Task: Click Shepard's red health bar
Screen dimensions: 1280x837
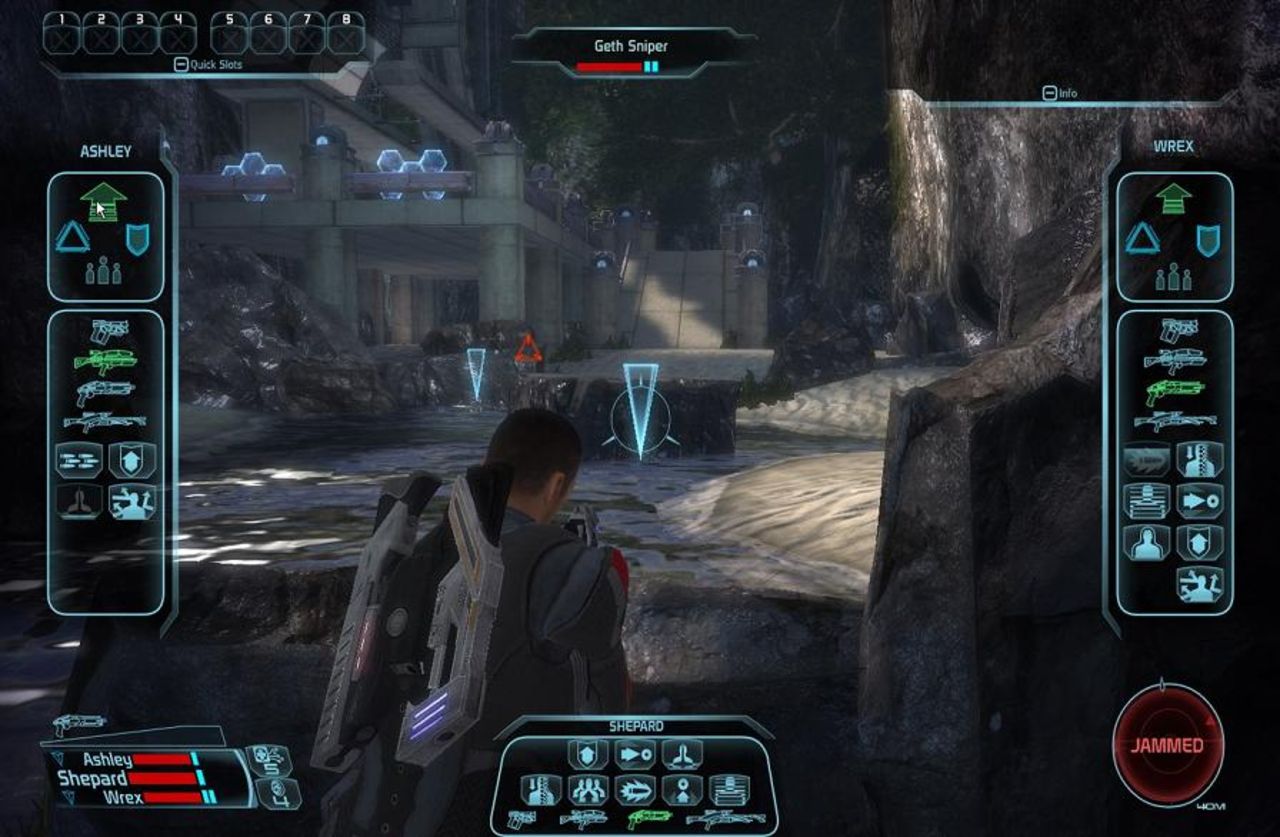Action: point(160,779)
